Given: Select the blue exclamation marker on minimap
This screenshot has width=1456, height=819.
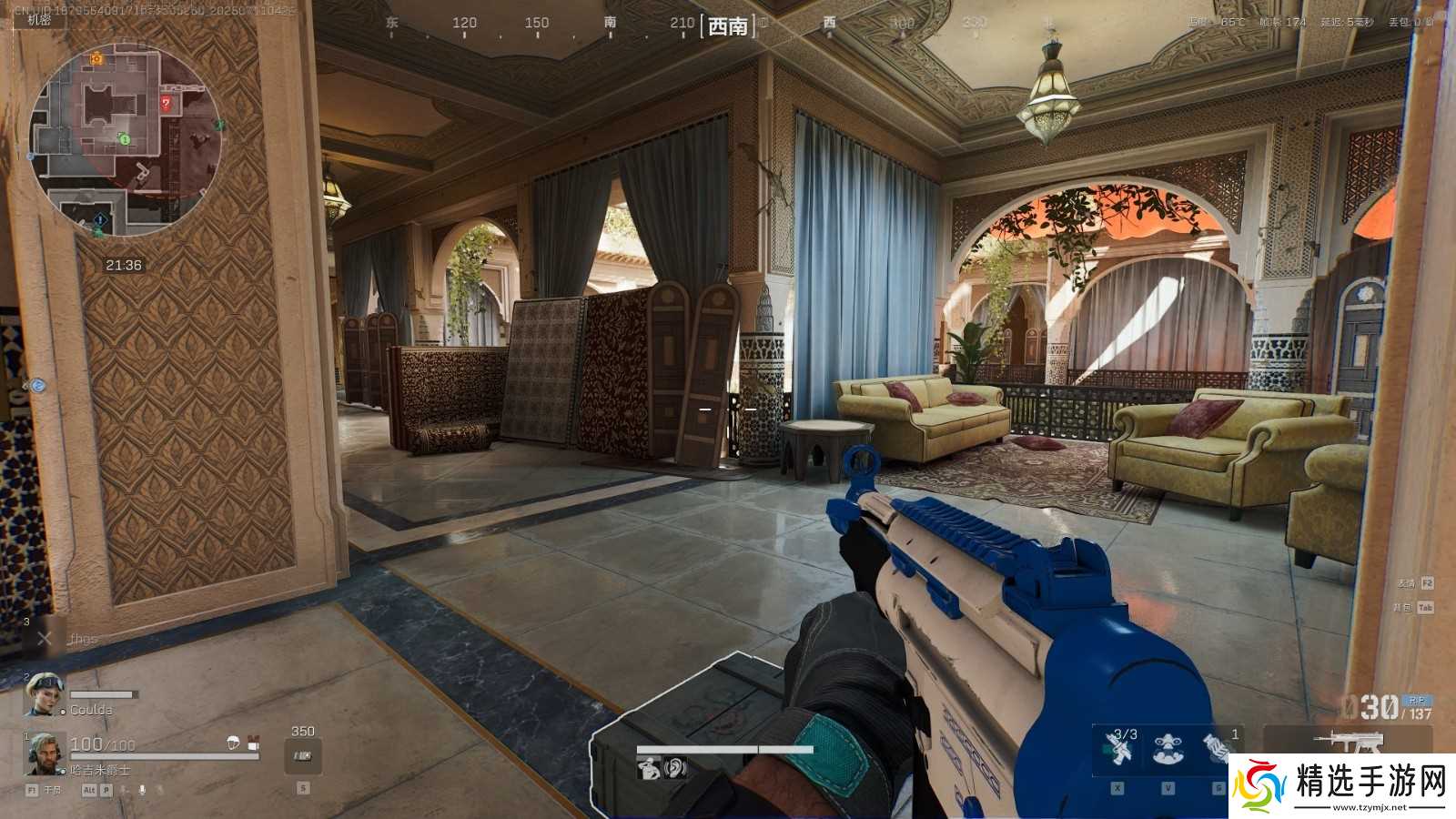Looking at the screenshot, I should pos(100,219).
